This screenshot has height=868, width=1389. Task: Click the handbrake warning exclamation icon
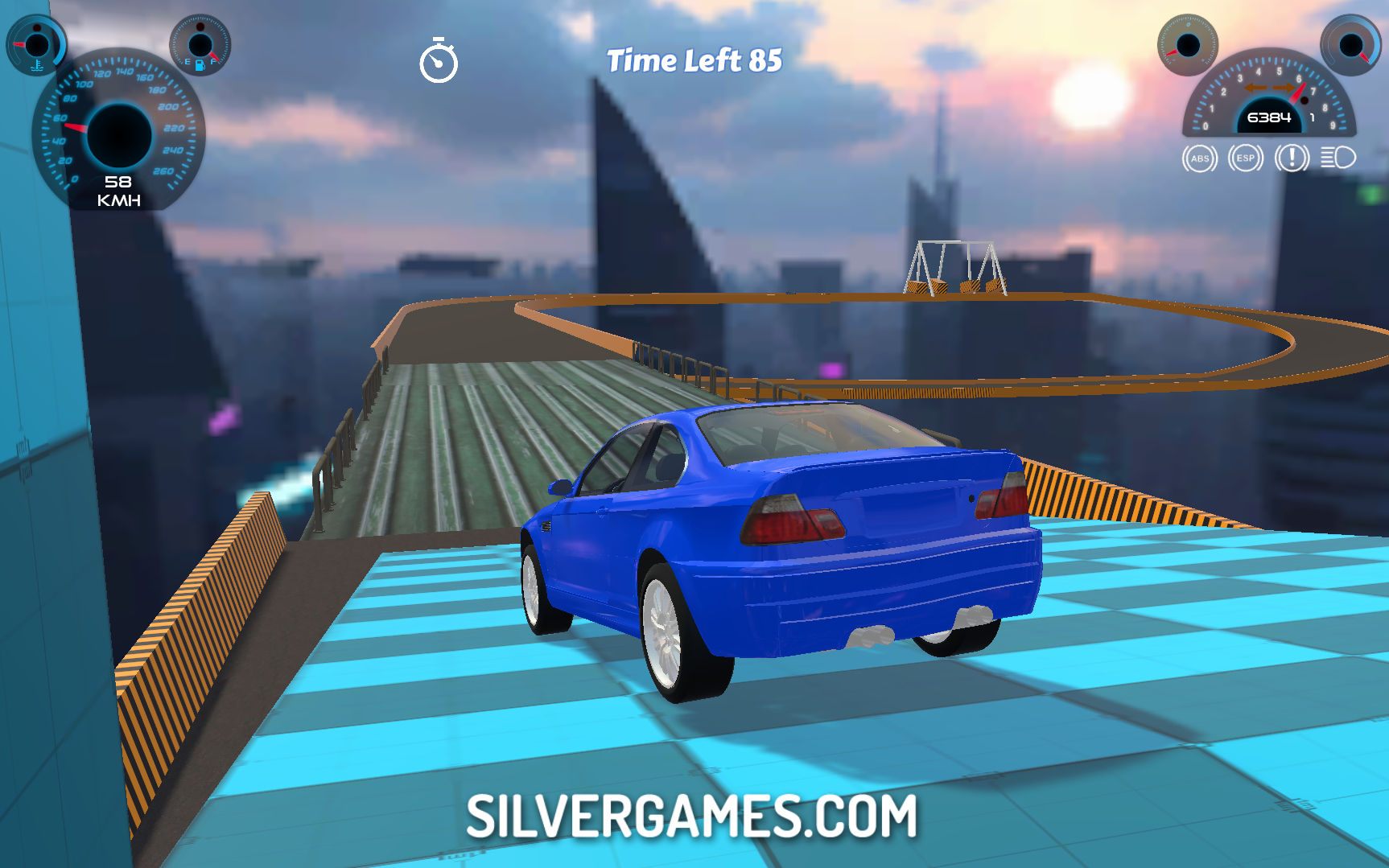pyautogui.click(x=1292, y=158)
